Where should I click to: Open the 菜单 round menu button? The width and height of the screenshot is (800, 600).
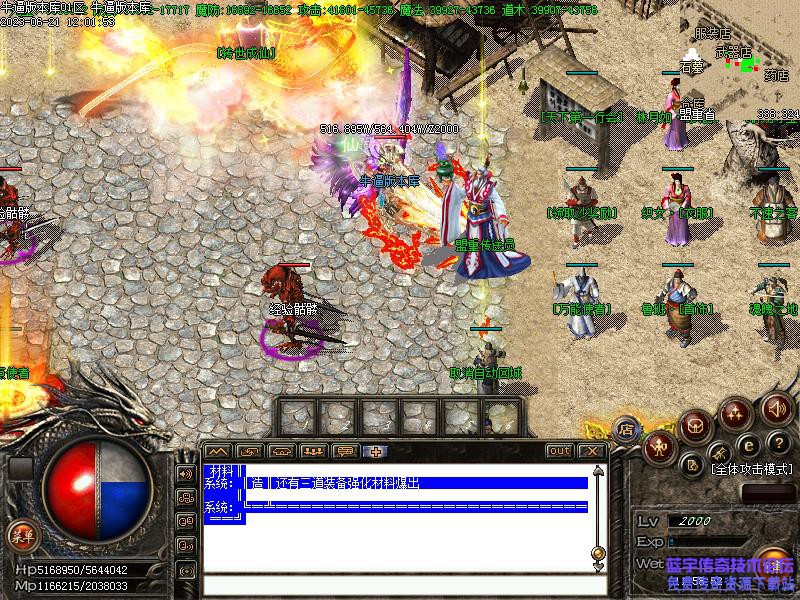[22, 535]
